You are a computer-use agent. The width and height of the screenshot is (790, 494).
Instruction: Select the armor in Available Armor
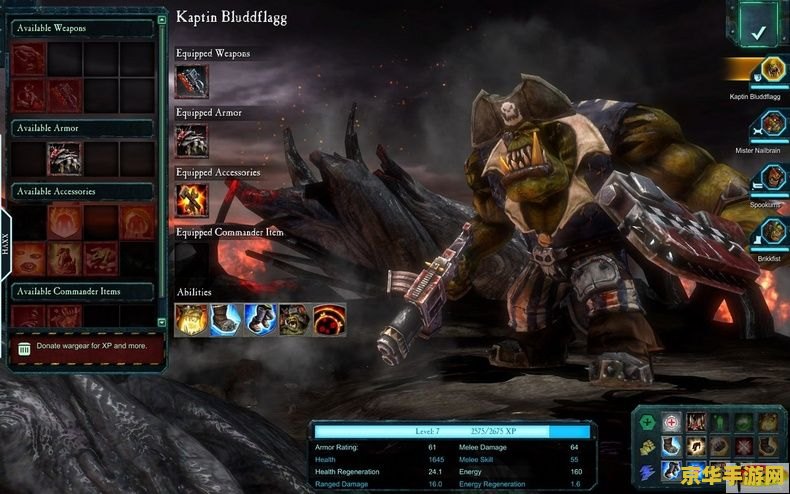[65, 158]
